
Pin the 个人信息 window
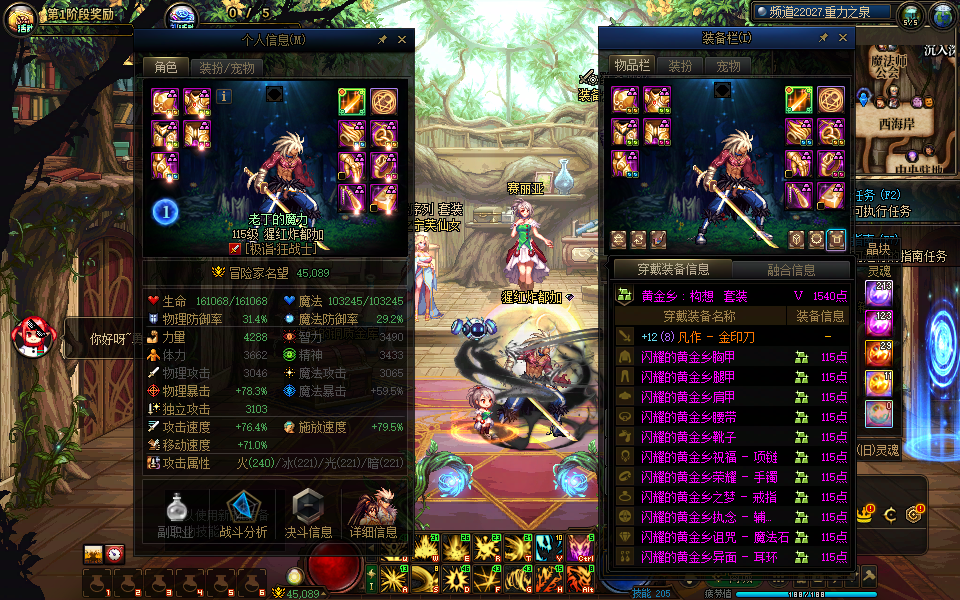click(x=382, y=39)
